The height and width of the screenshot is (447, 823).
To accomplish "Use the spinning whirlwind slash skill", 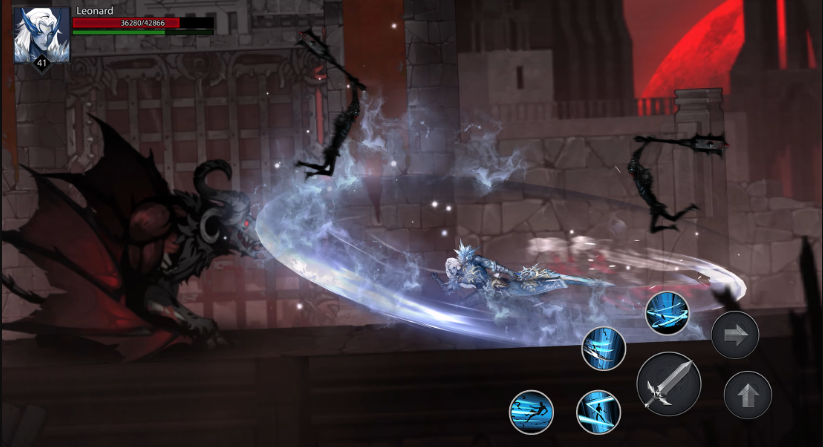I will 665,312.
